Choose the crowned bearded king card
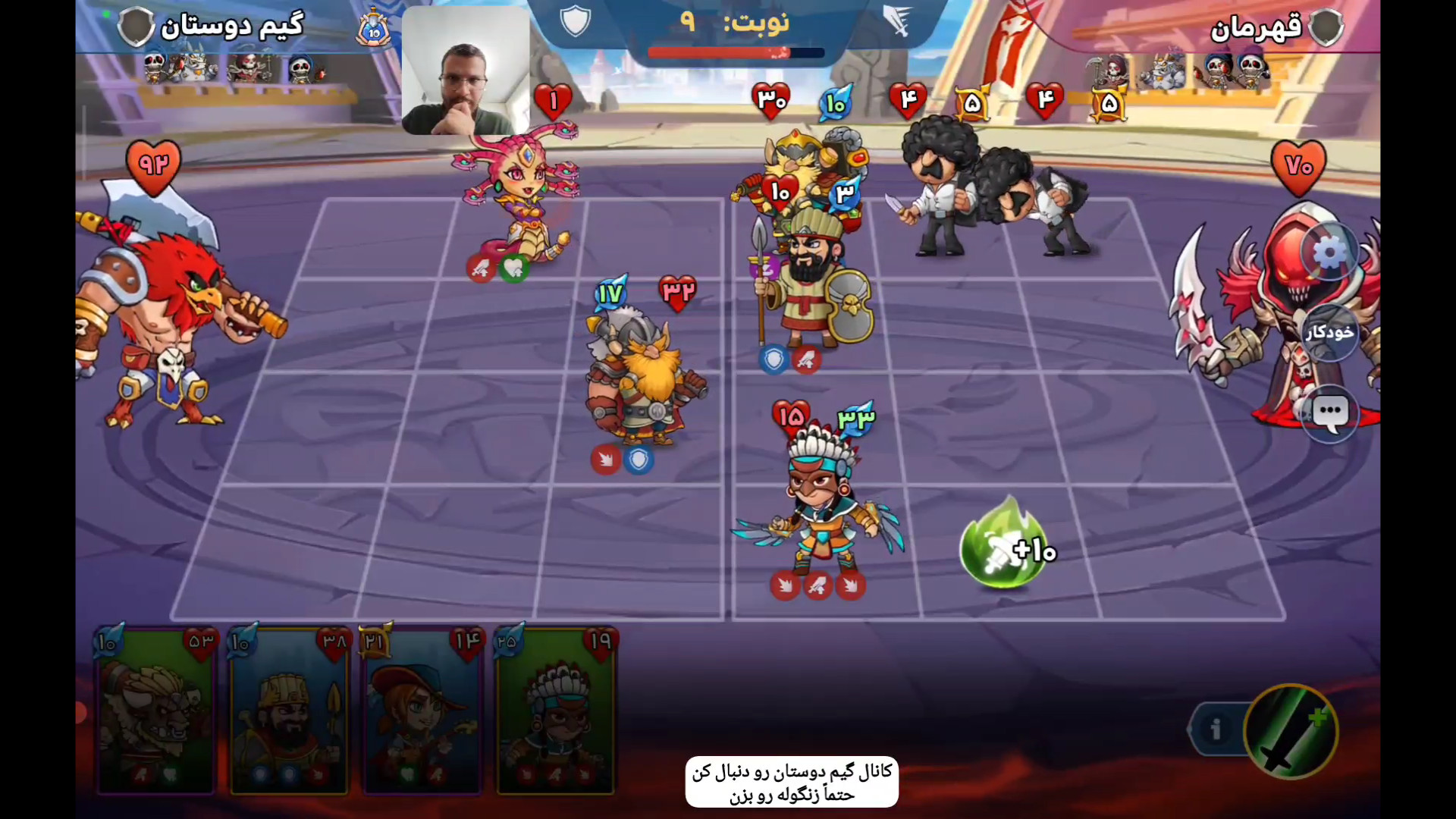The image size is (1456, 819). point(289,711)
